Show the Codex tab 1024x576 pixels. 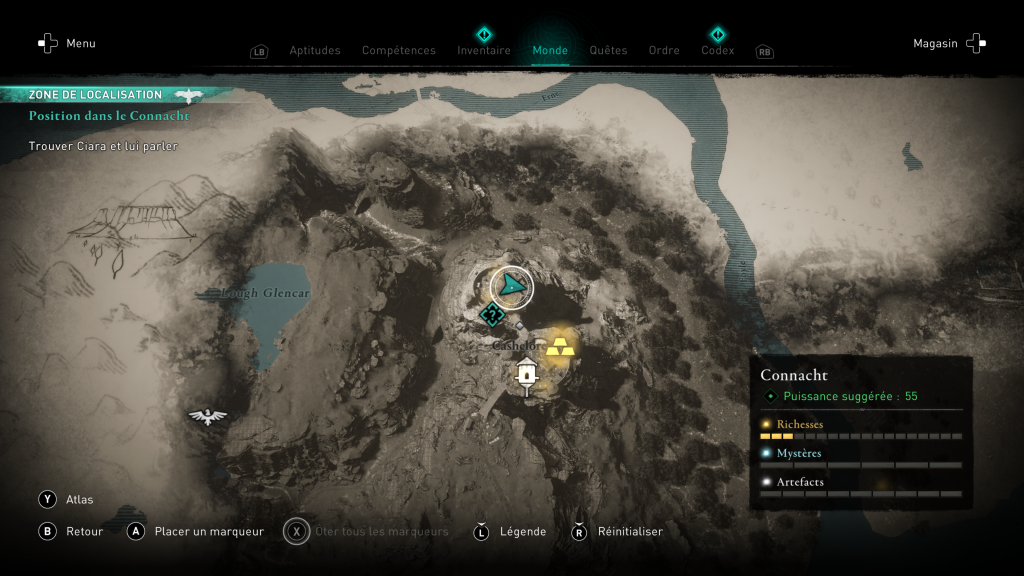(x=717, y=50)
